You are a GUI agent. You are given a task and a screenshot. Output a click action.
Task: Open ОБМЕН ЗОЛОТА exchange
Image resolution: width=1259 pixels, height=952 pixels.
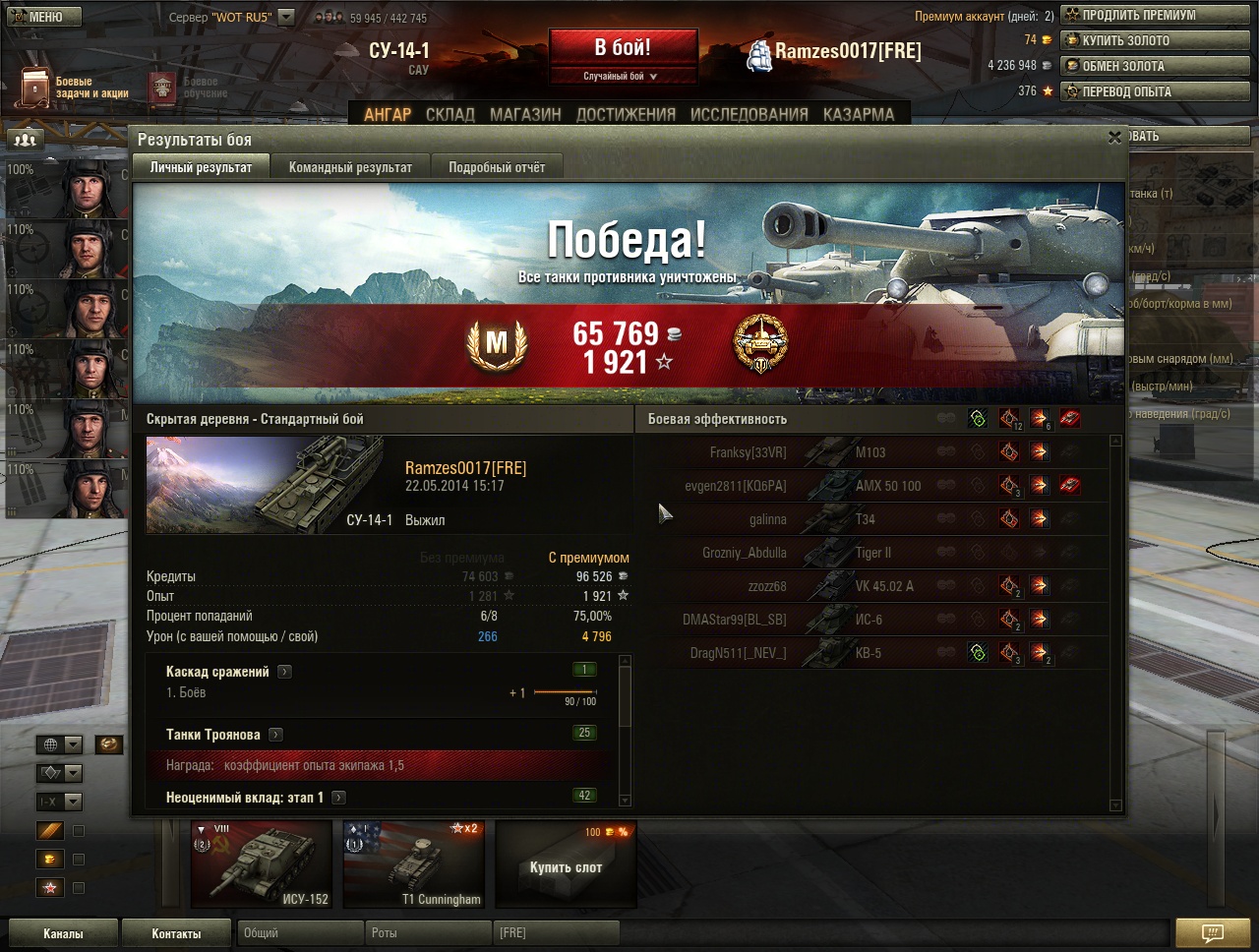[x=1154, y=66]
